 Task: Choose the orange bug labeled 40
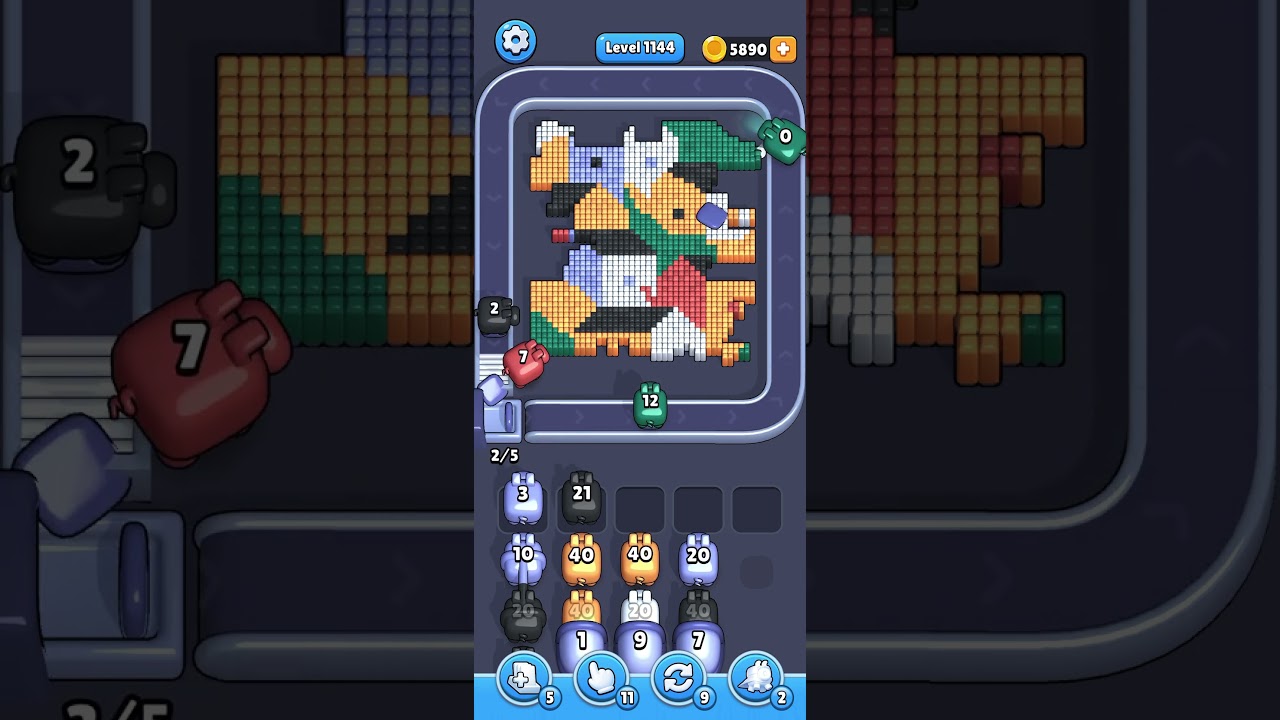pos(583,552)
